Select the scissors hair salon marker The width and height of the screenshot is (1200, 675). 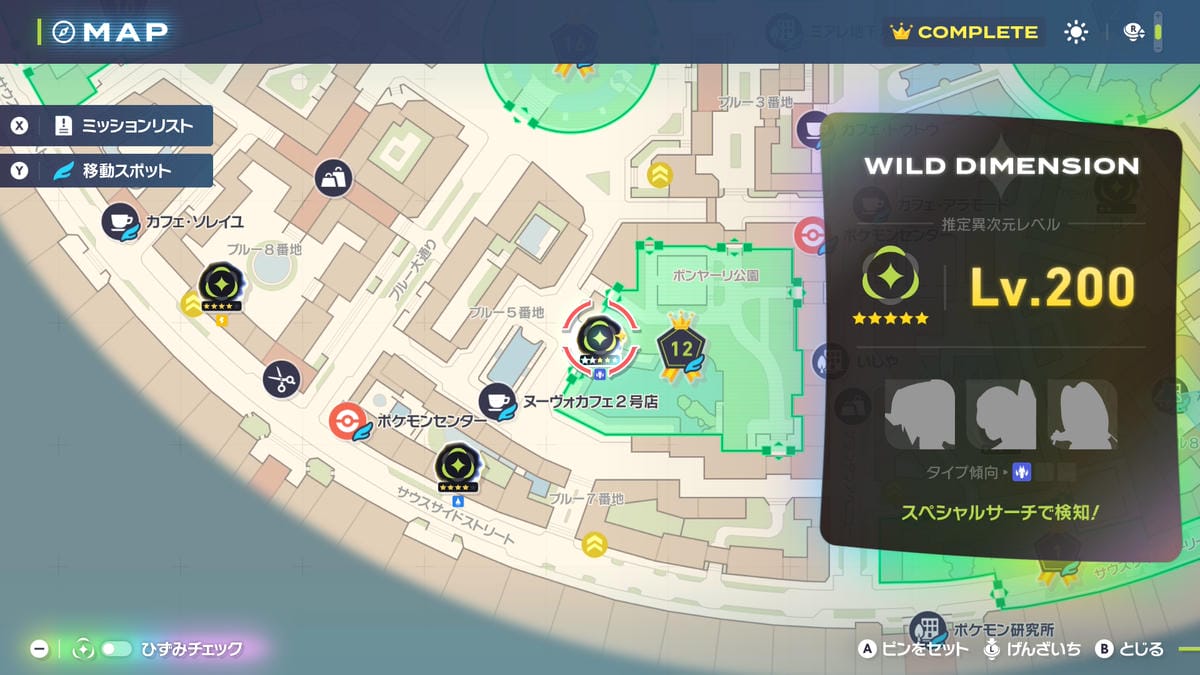tap(281, 378)
